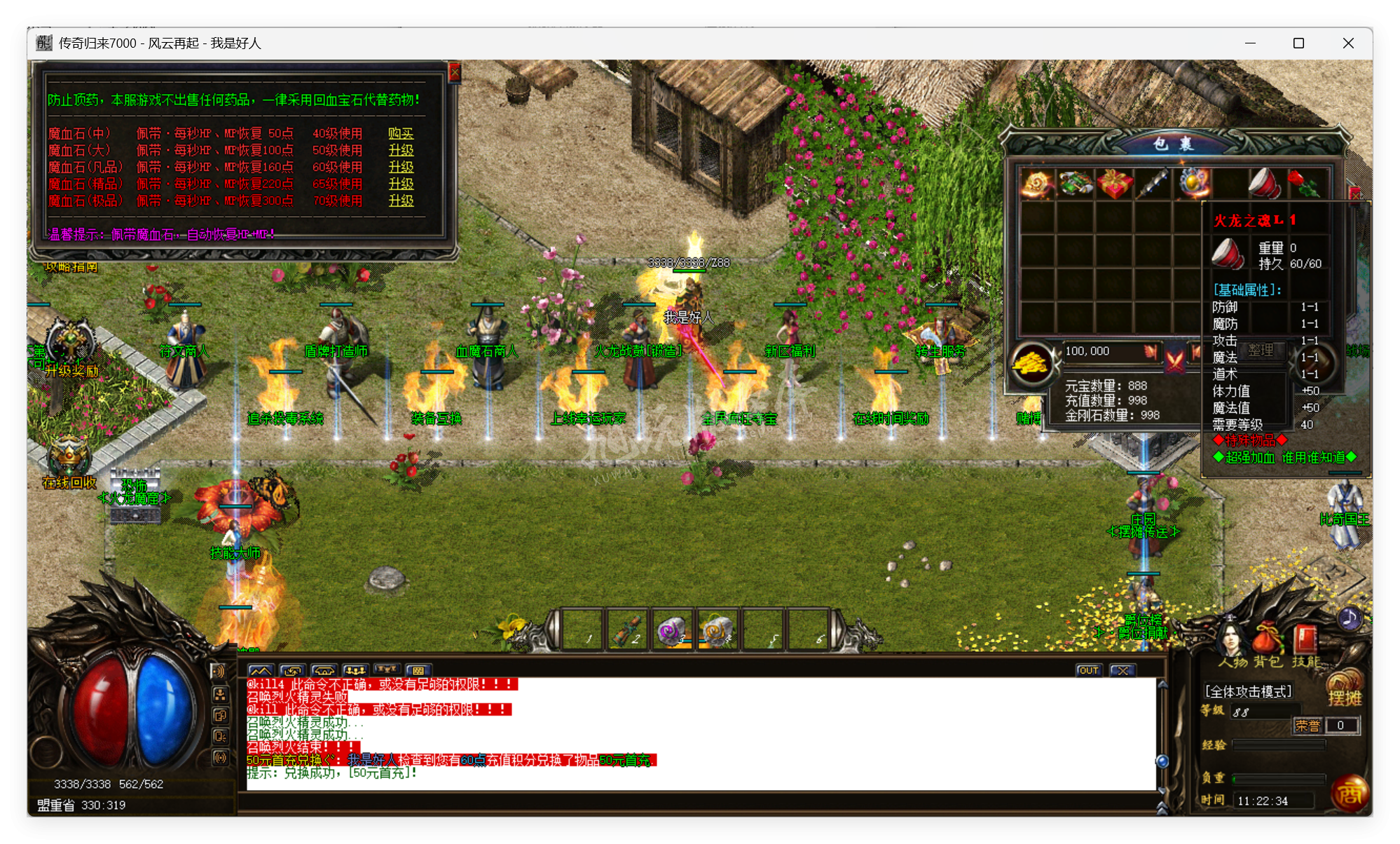Click the group chat icon beside the chat box
Screen dimensions: 1400x844
pos(355,670)
